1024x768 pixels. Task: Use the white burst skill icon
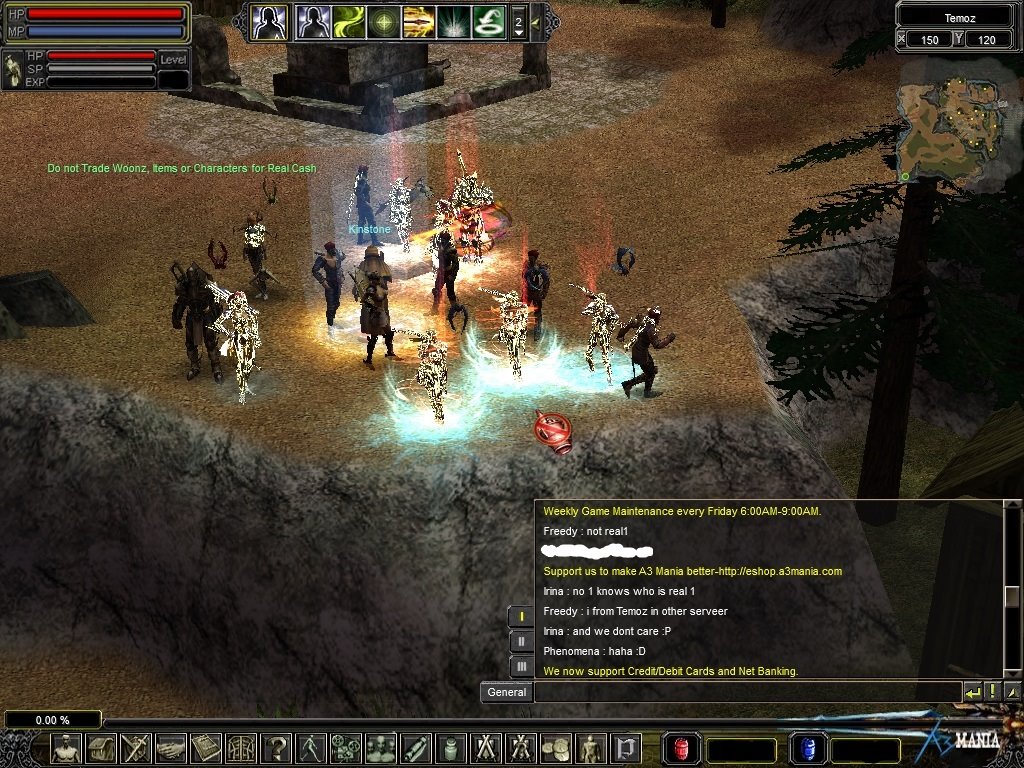click(x=453, y=21)
